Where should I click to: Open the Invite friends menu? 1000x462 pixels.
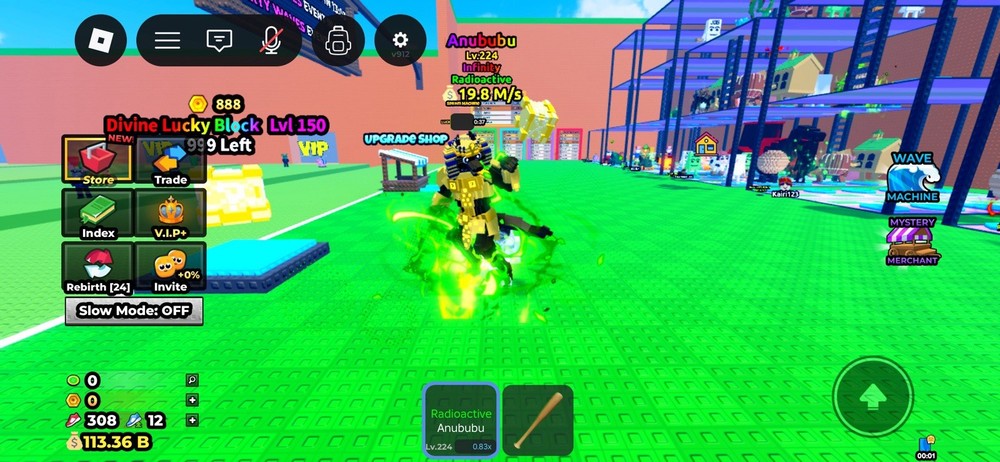pyautogui.click(x=170, y=267)
